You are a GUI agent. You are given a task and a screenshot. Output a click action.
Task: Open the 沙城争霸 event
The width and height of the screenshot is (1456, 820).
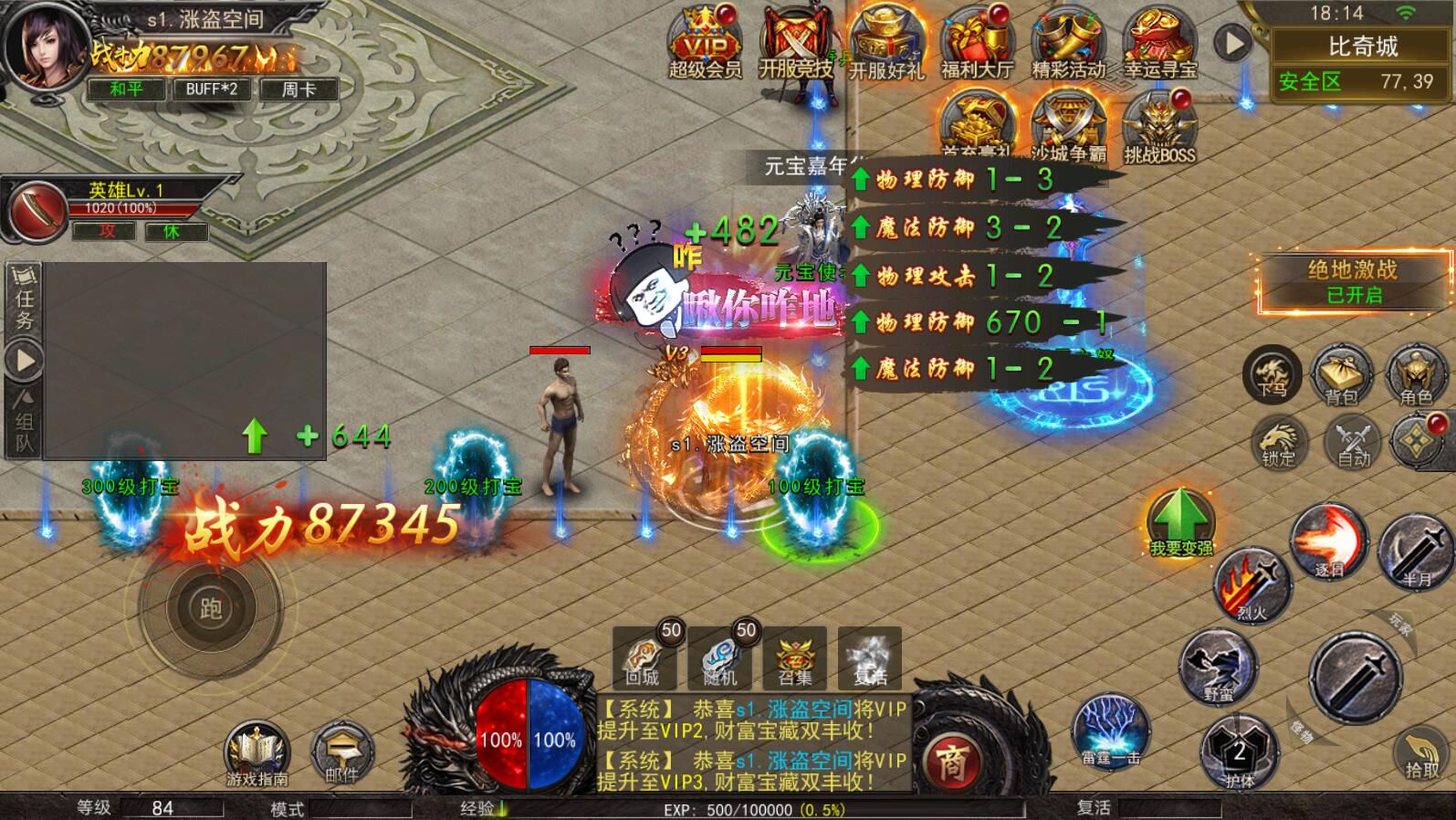[1068, 128]
